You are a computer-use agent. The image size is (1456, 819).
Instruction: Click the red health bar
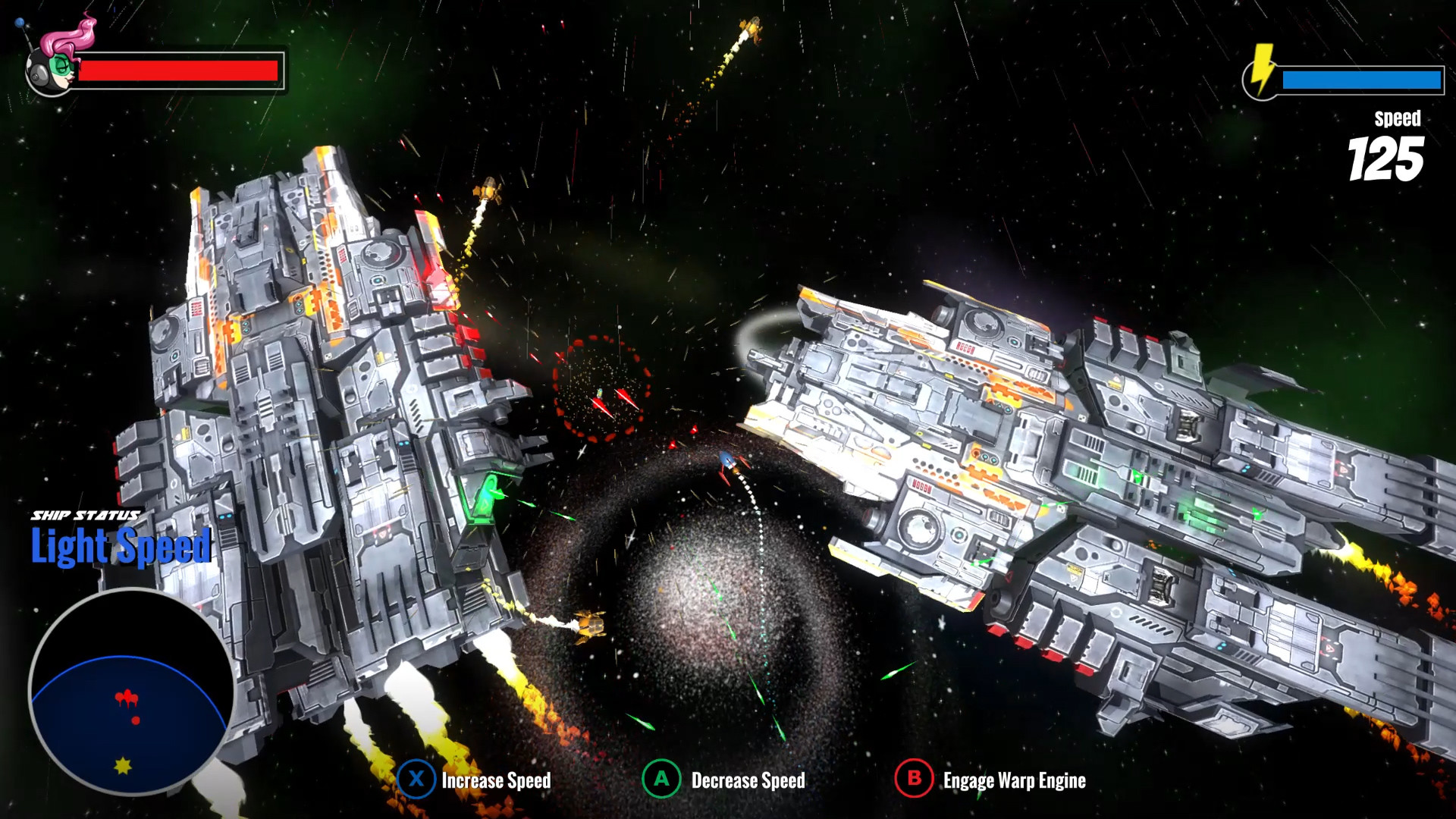[180, 71]
